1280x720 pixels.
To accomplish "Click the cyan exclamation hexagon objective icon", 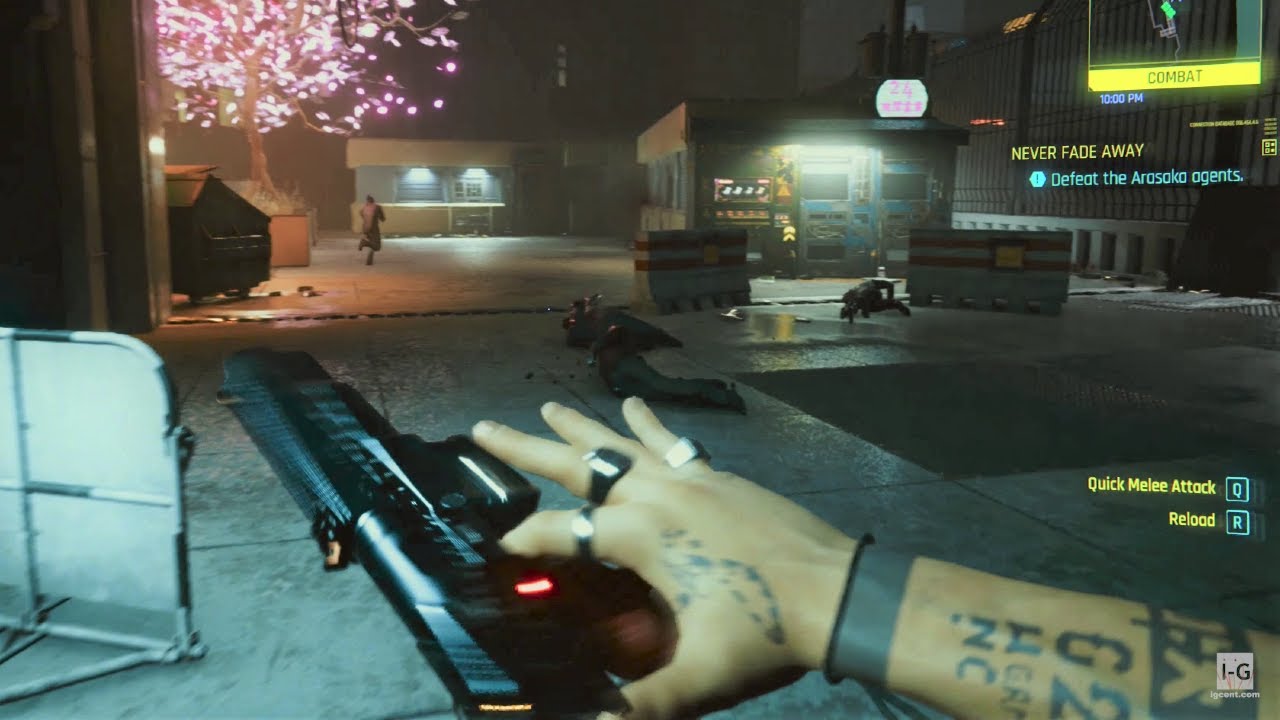I will click(x=1038, y=178).
